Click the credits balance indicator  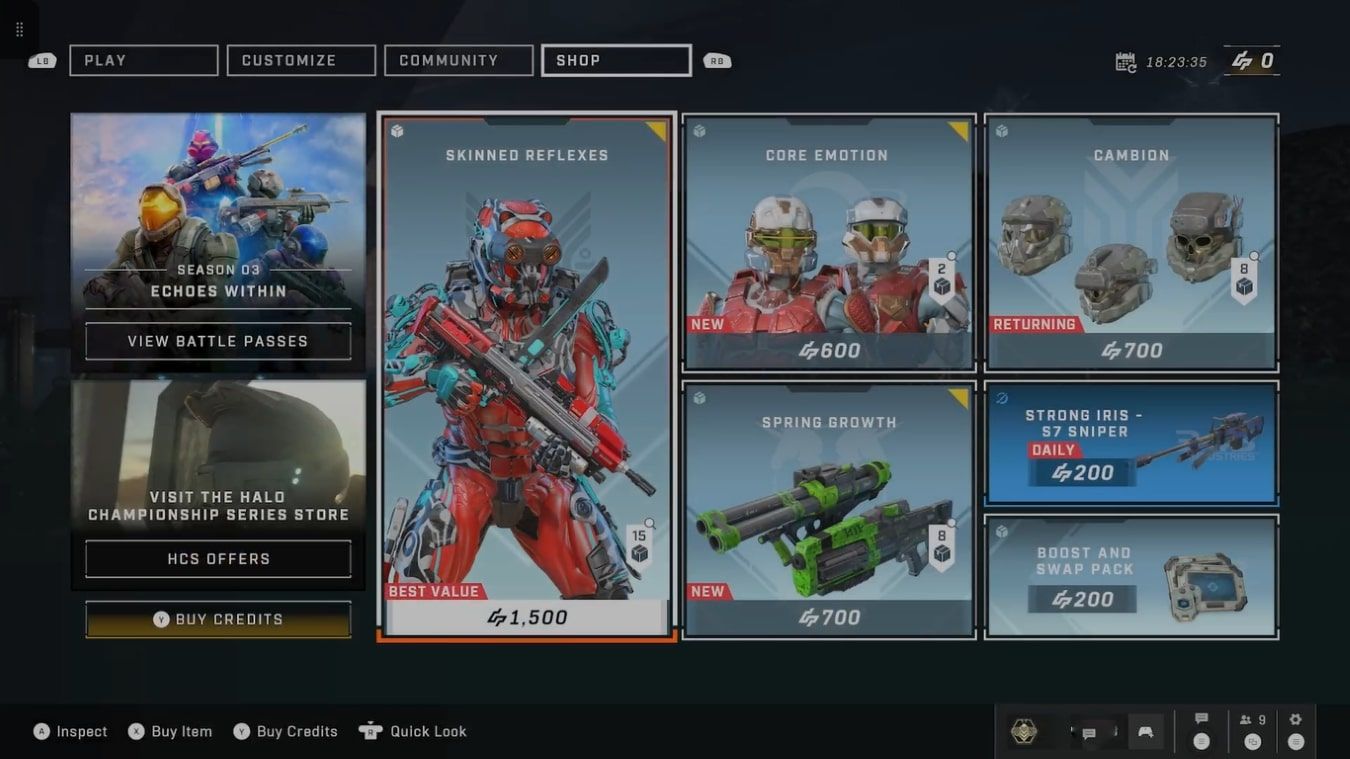tap(1252, 61)
